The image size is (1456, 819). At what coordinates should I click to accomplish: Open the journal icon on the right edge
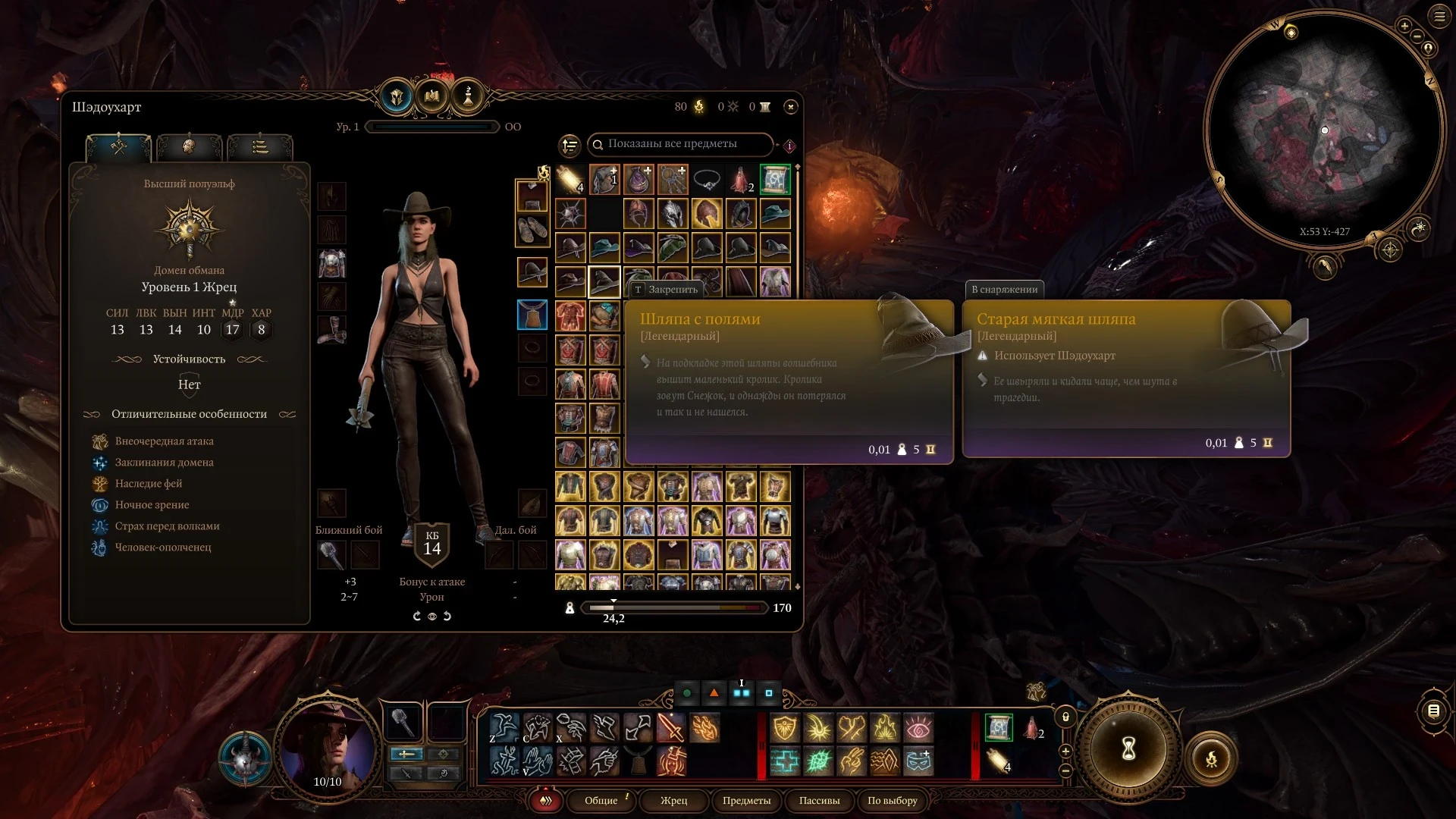click(1433, 711)
